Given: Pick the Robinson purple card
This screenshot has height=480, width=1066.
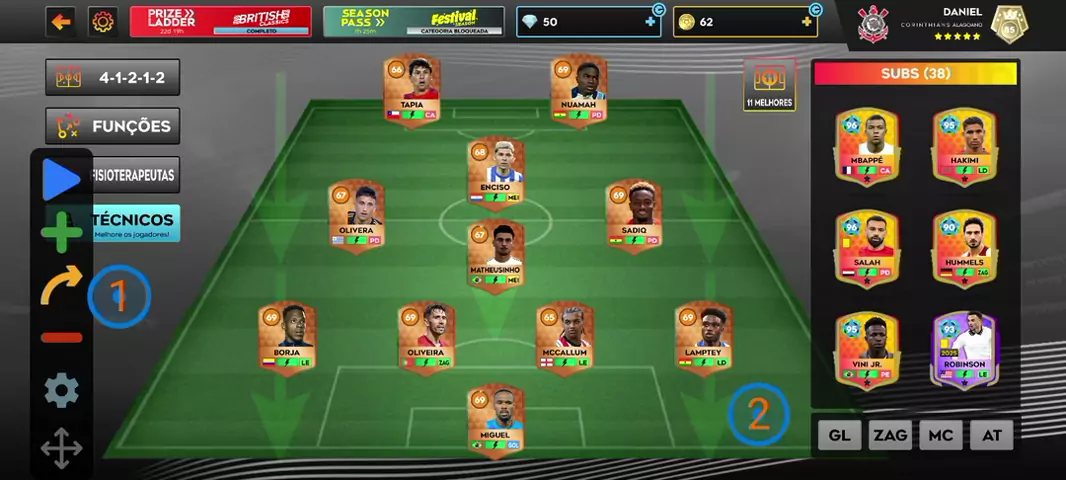Looking at the screenshot, I should click(964, 349).
